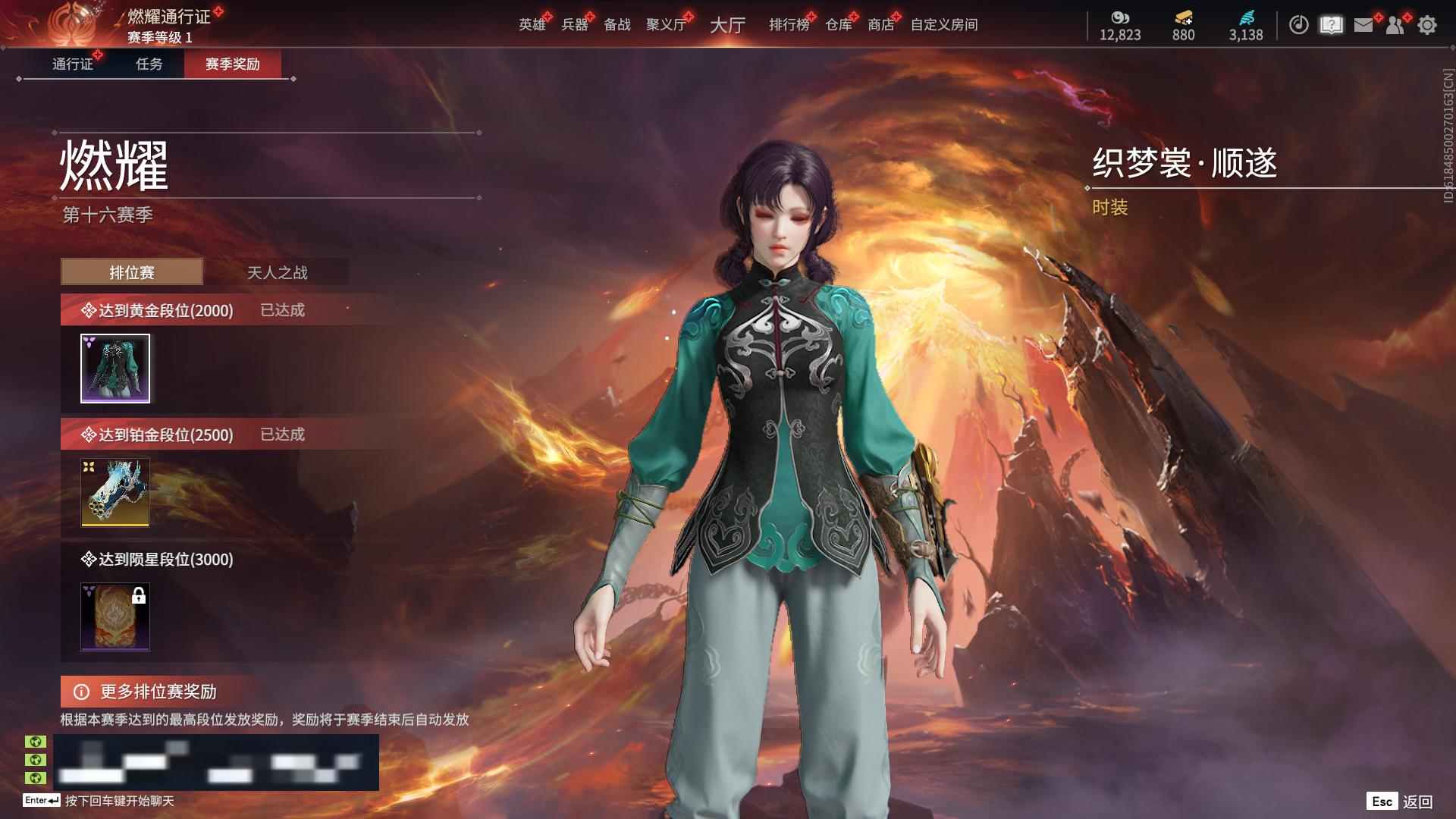Select the 排位赛 rewards button
Screen dimensions: 1456x819
[133, 271]
